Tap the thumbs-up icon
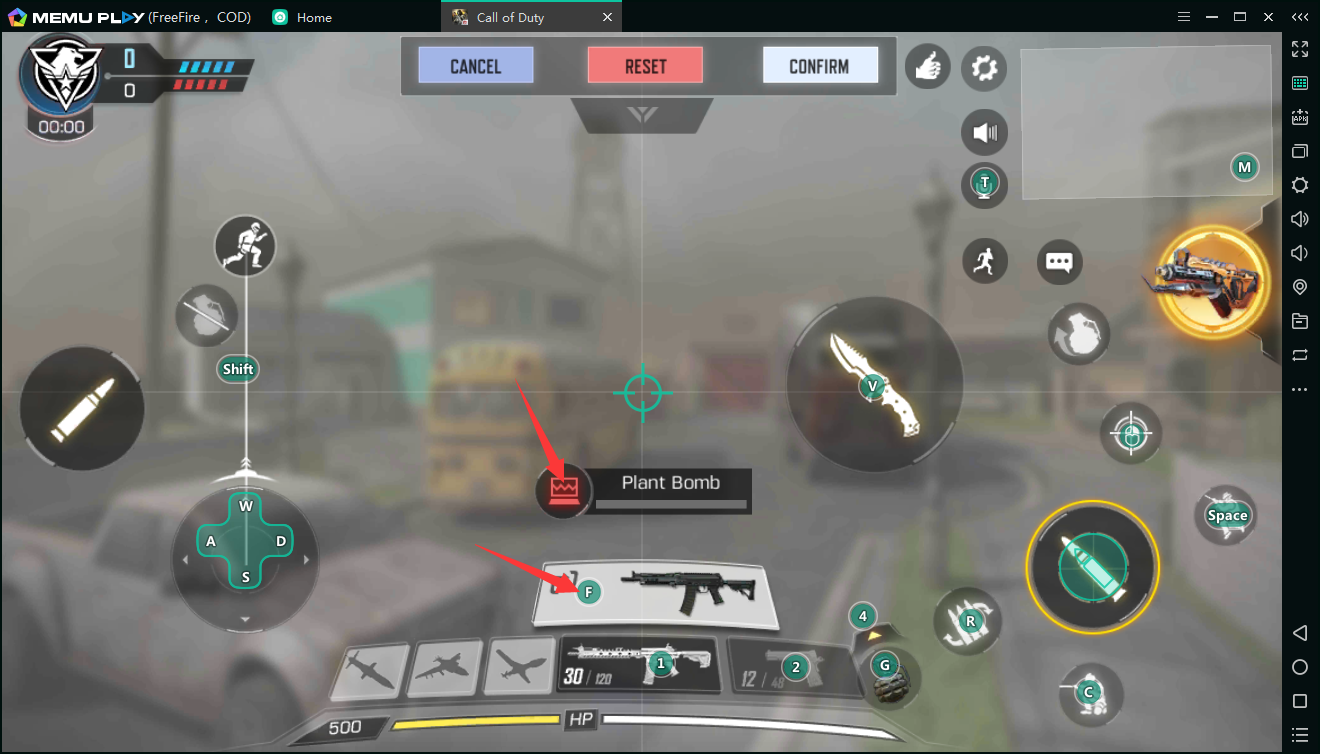Viewport: 1320px width, 754px height. click(927, 68)
